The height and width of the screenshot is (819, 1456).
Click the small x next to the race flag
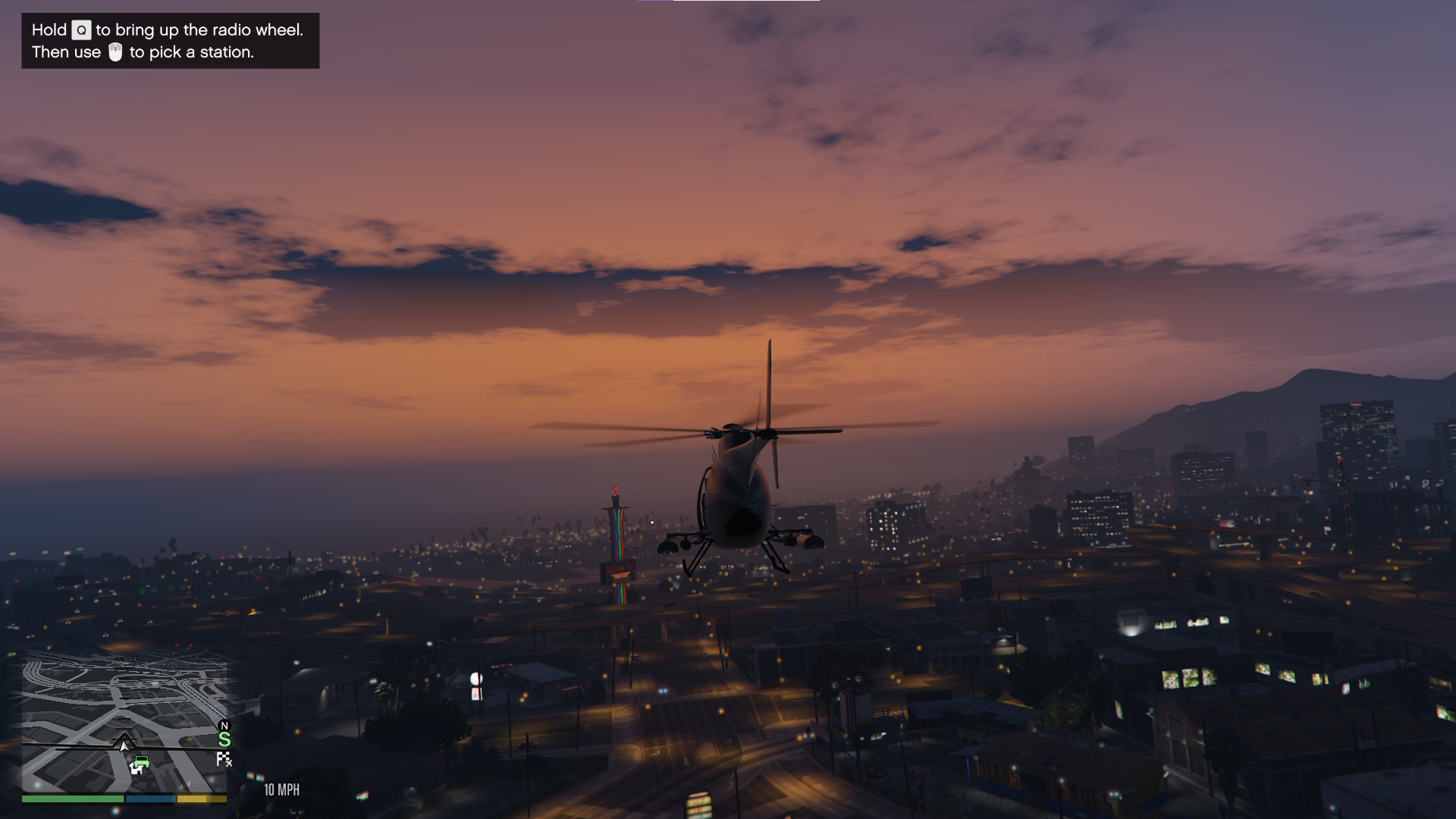(228, 765)
